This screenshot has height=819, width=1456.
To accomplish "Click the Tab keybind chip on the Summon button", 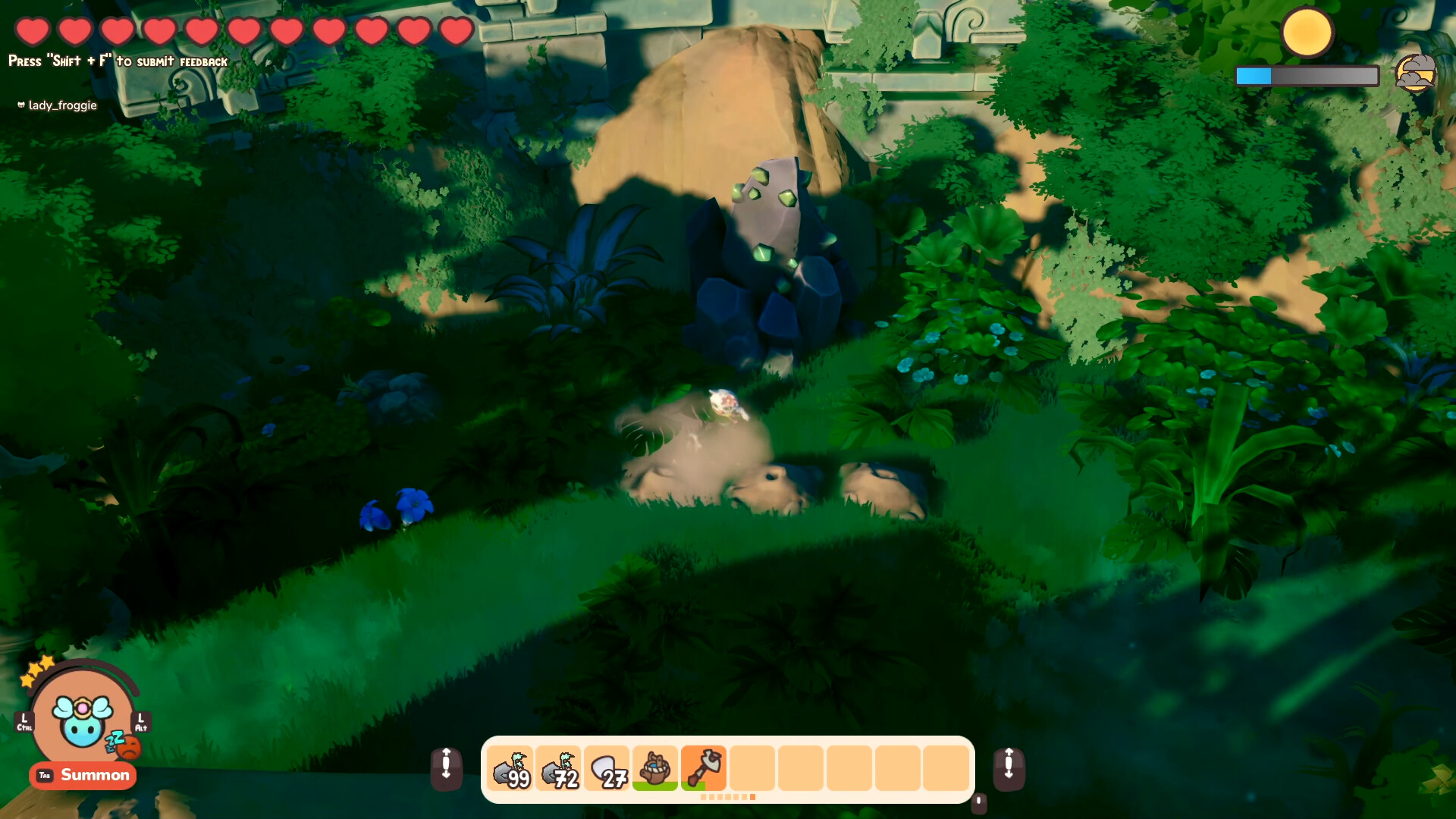I will [x=43, y=776].
